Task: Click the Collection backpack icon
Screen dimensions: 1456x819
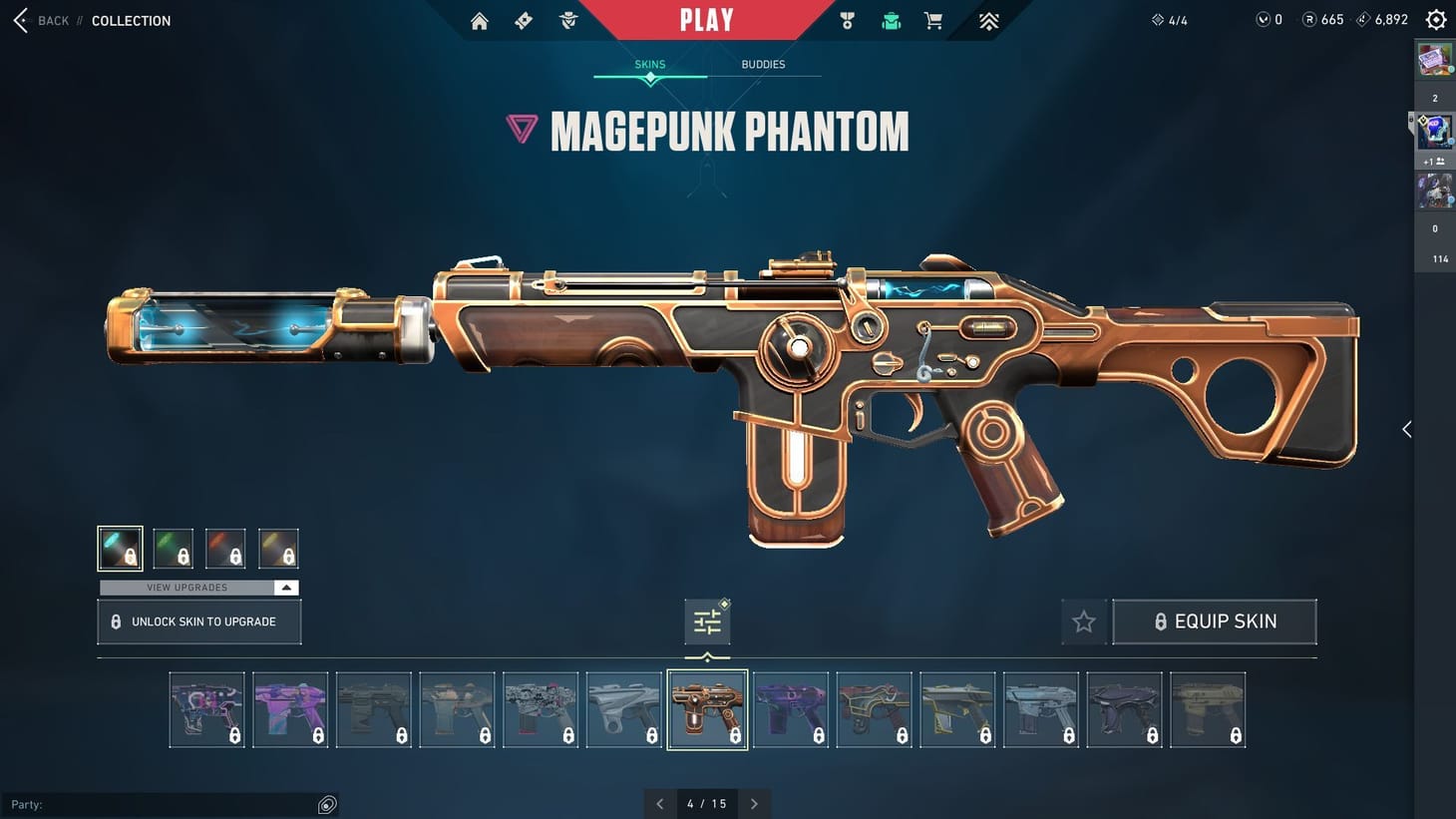Action: click(x=890, y=20)
